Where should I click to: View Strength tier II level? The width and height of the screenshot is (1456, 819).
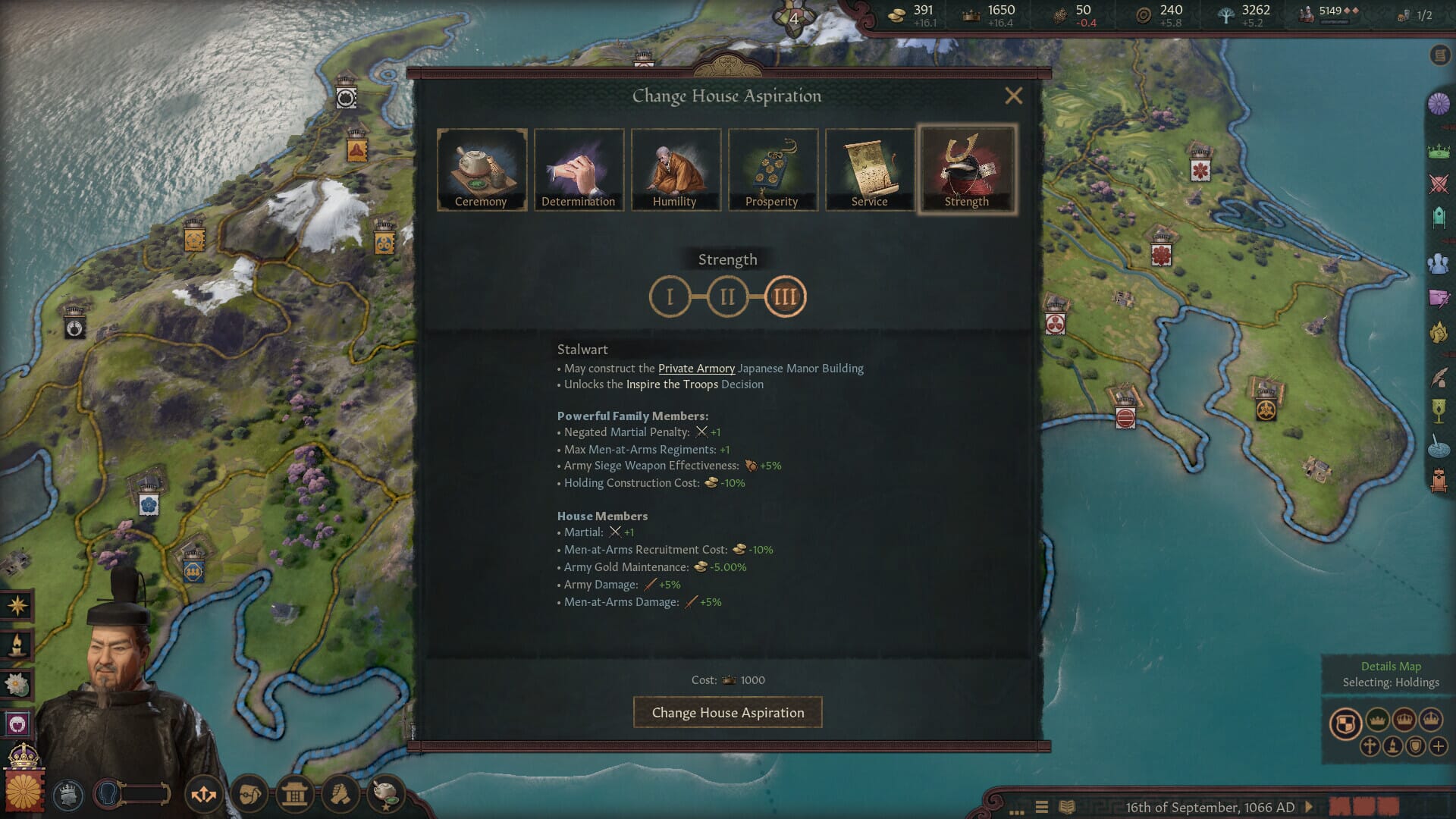727,297
